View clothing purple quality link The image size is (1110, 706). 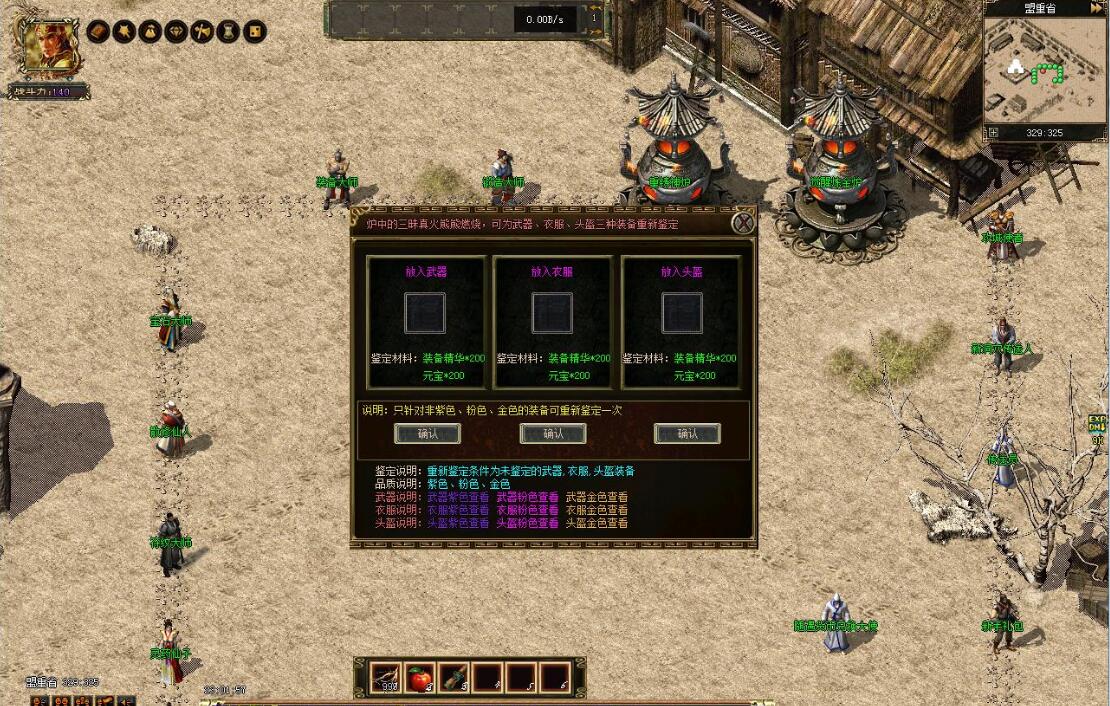pos(458,510)
